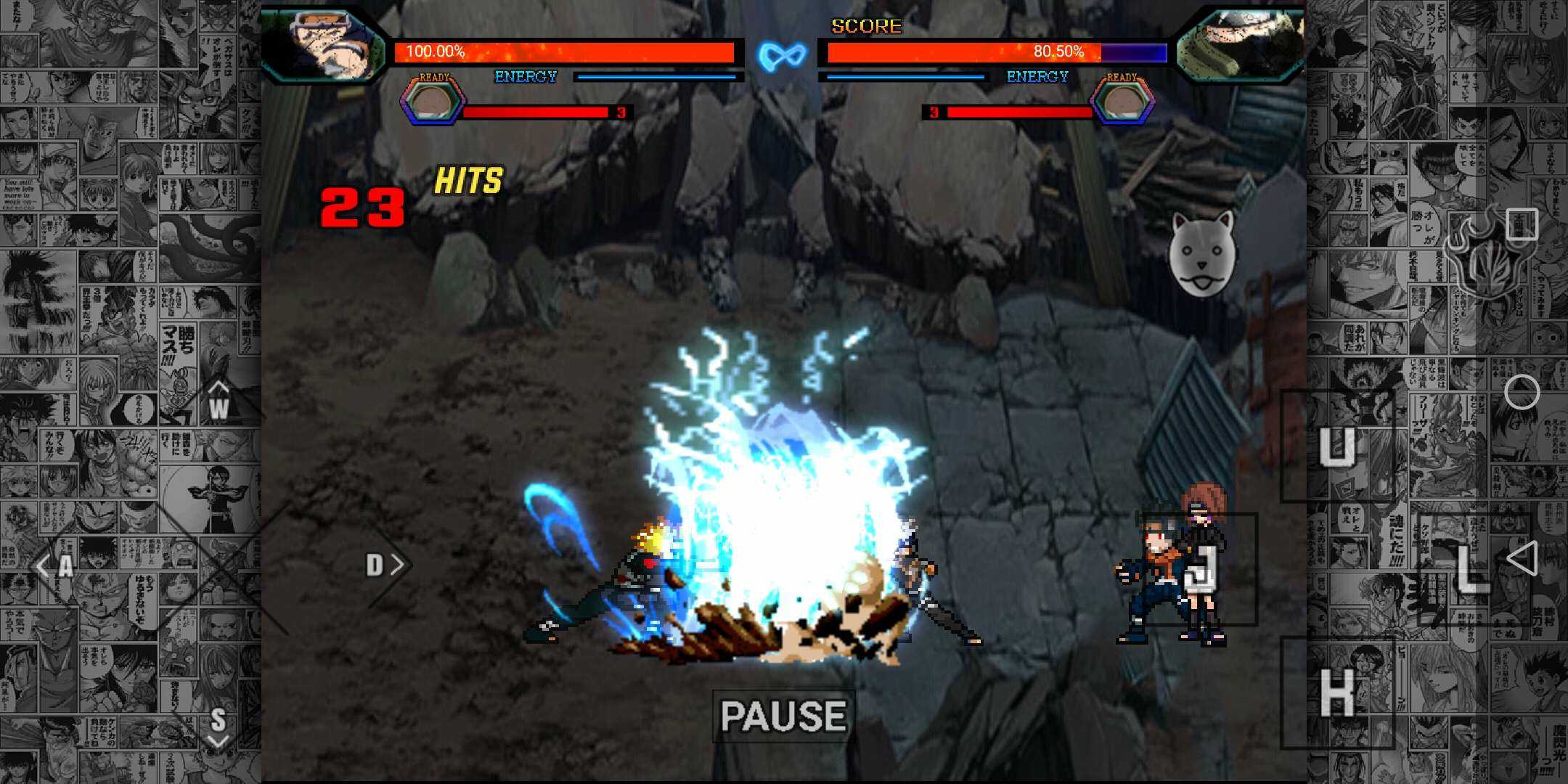Tap the D right direction button
The height and width of the screenshot is (784, 1568).
click(x=381, y=565)
